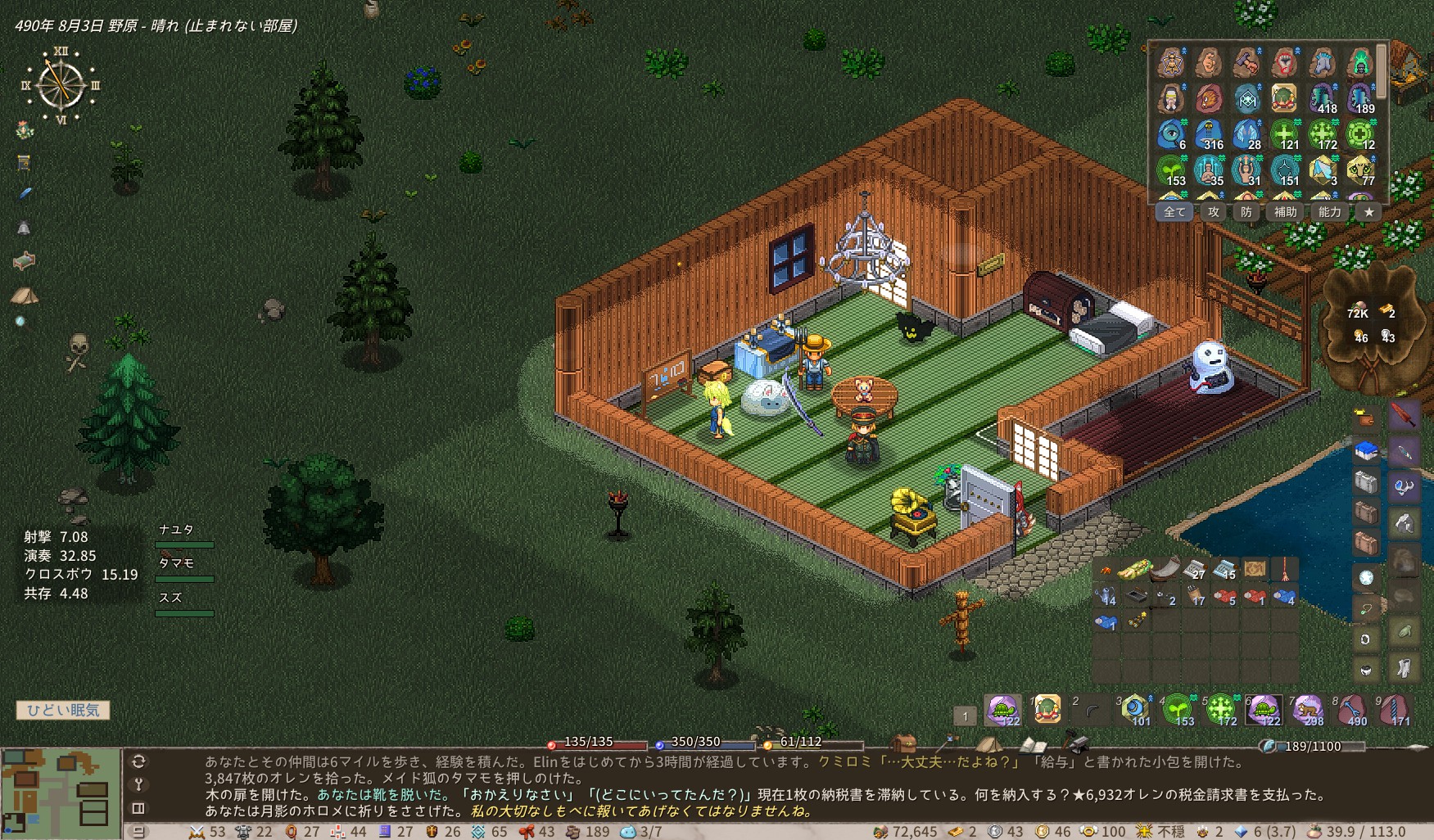Show the 能力 abilities tab
Viewport: 1434px width, 840px height.
coord(1329,212)
